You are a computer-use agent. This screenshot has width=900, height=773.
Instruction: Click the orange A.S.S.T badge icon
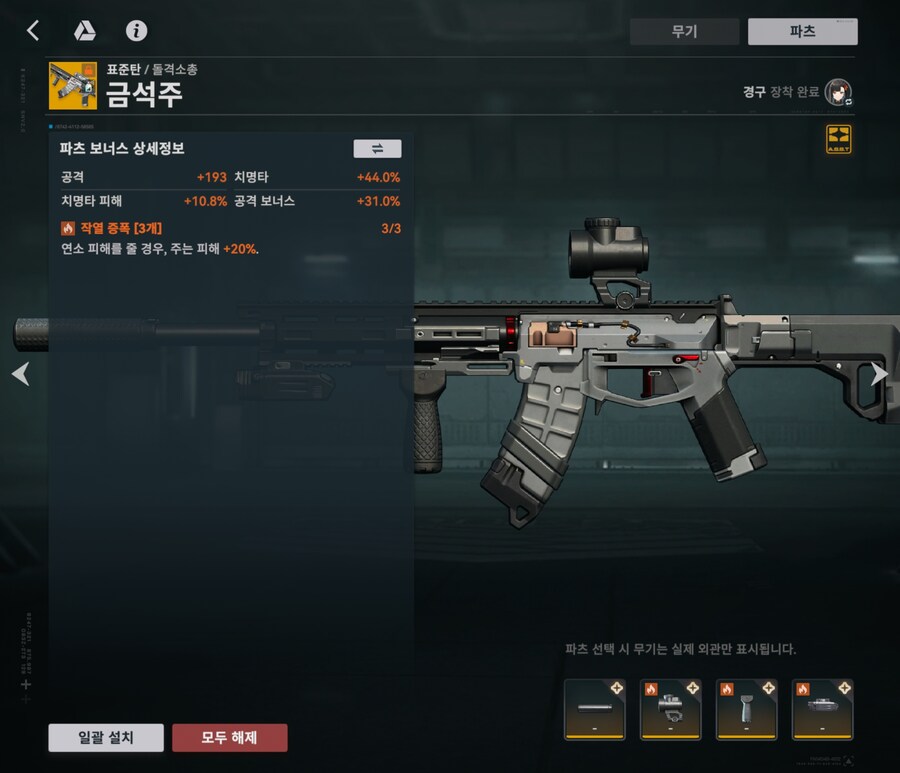click(838, 139)
